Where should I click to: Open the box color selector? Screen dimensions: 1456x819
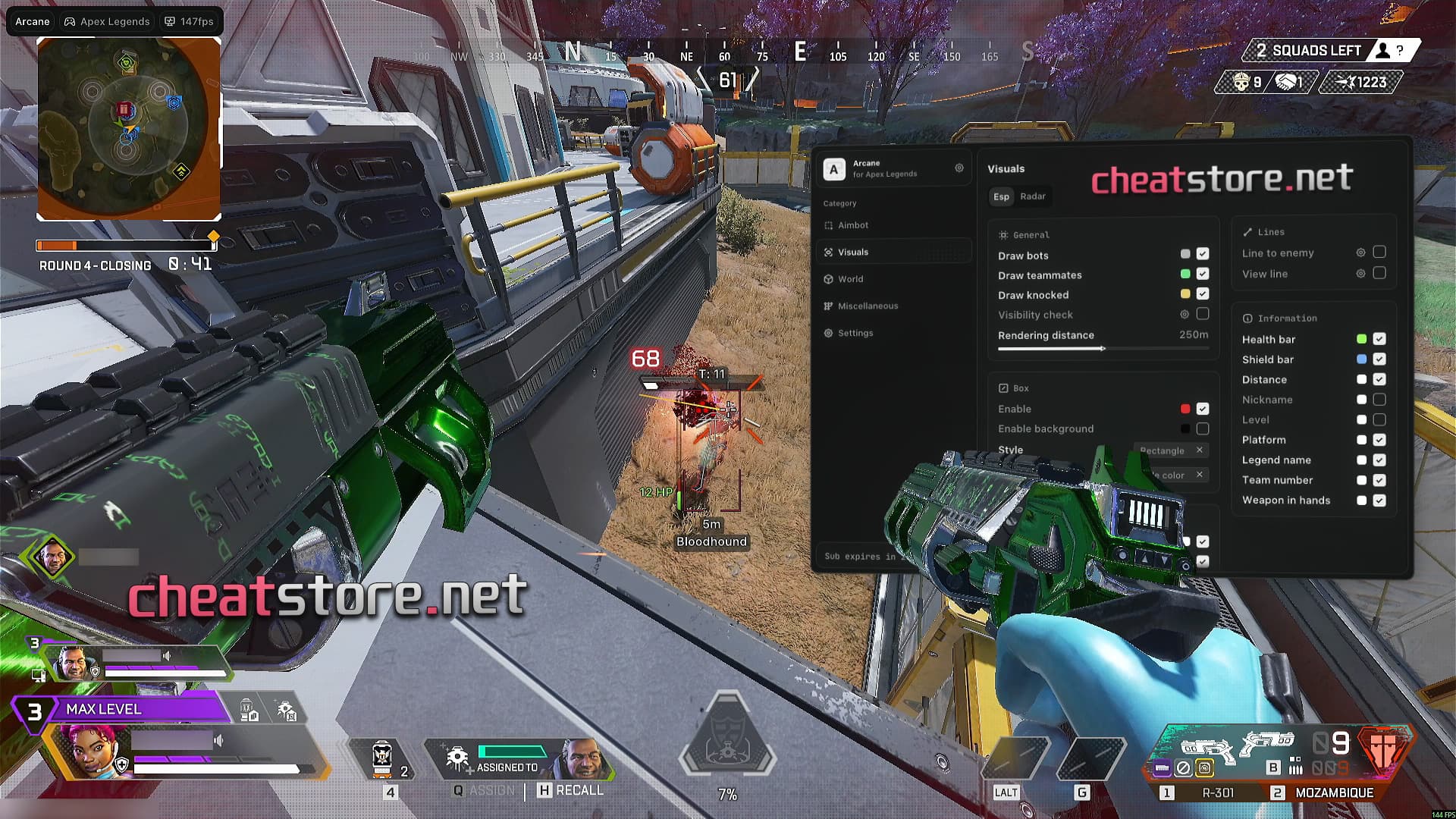pos(1169,475)
